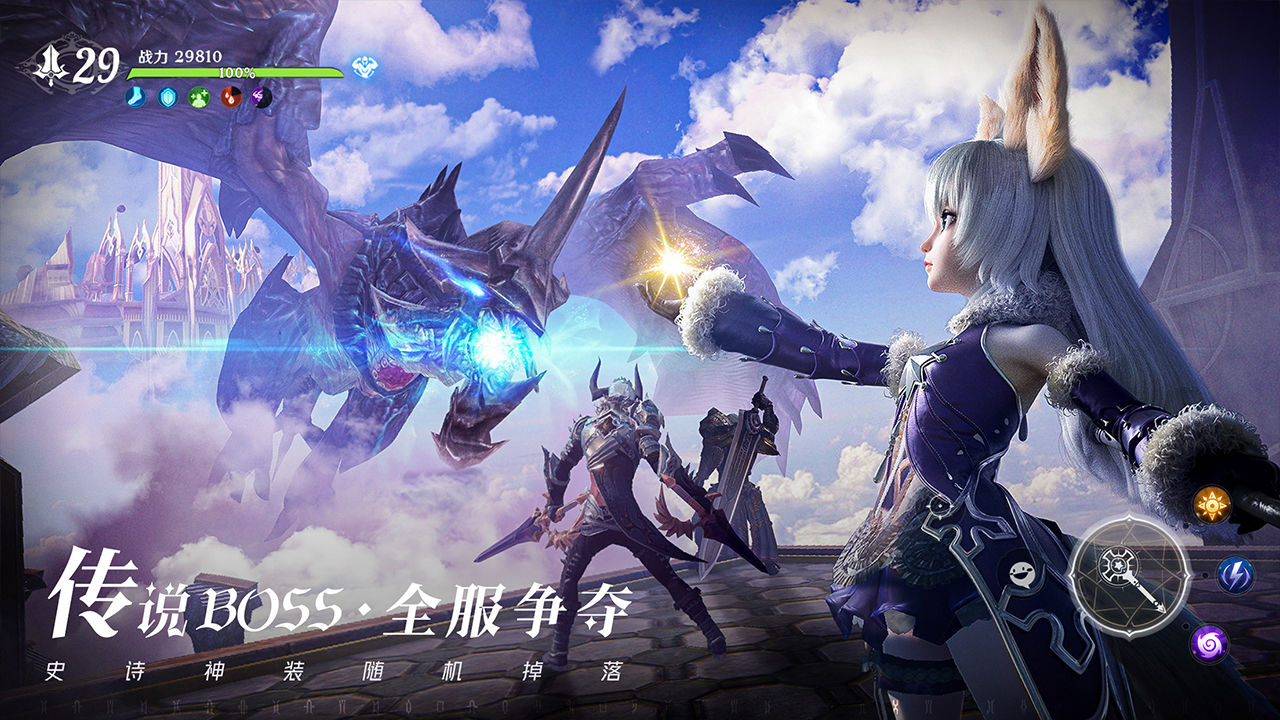Inspect the green healing buff icon
Screen dimensions: 1280x720
(x=198, y=97)
